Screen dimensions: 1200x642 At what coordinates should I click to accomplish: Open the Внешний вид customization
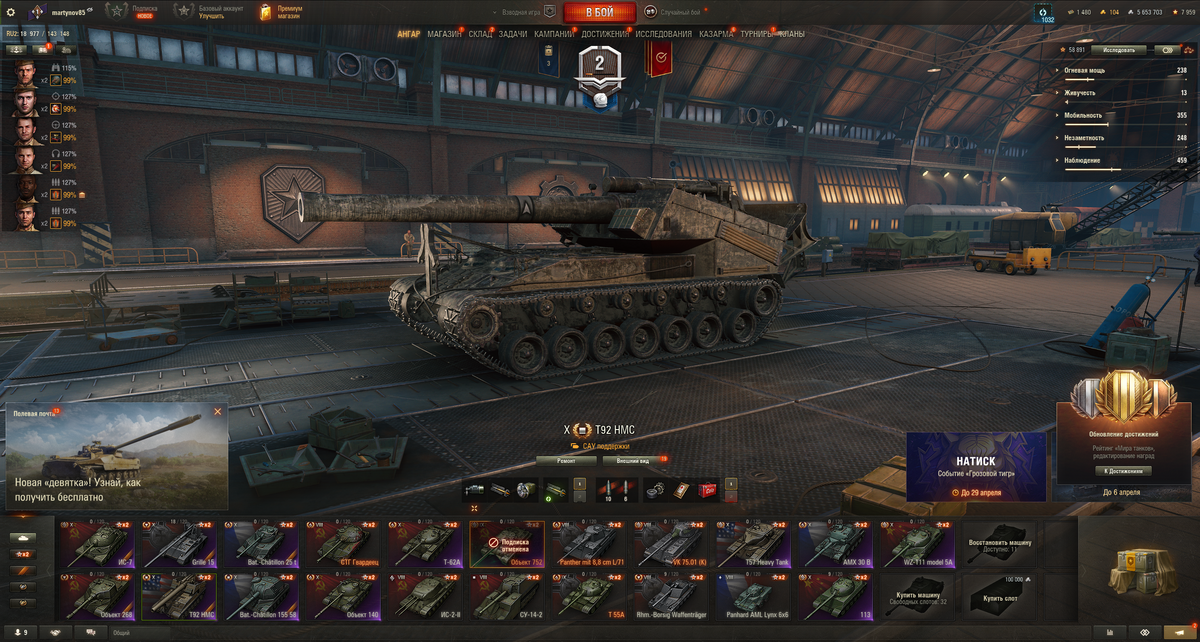click(x=632, y=461)
